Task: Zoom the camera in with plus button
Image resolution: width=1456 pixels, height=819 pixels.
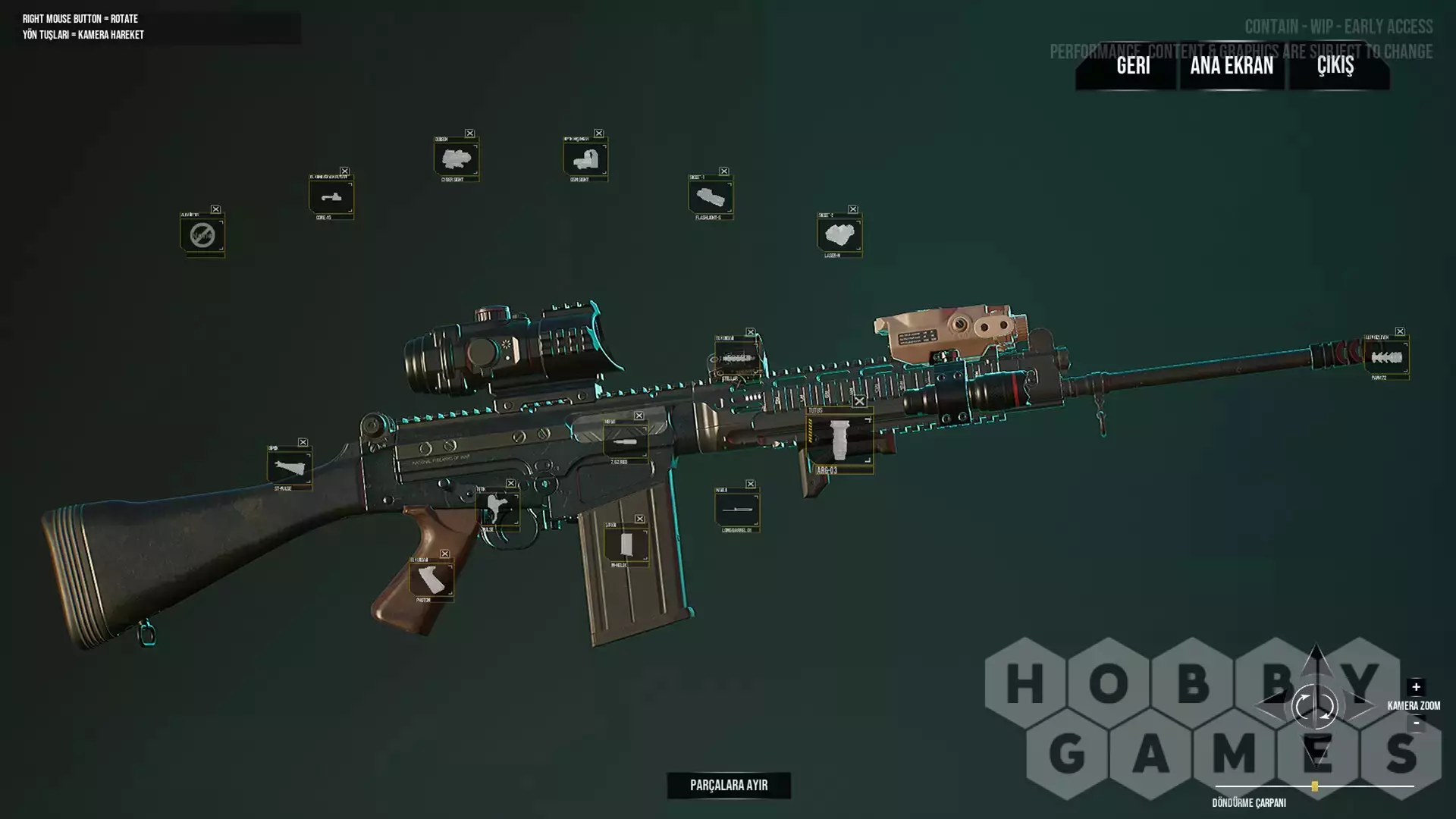Action: pos(1416,687)
